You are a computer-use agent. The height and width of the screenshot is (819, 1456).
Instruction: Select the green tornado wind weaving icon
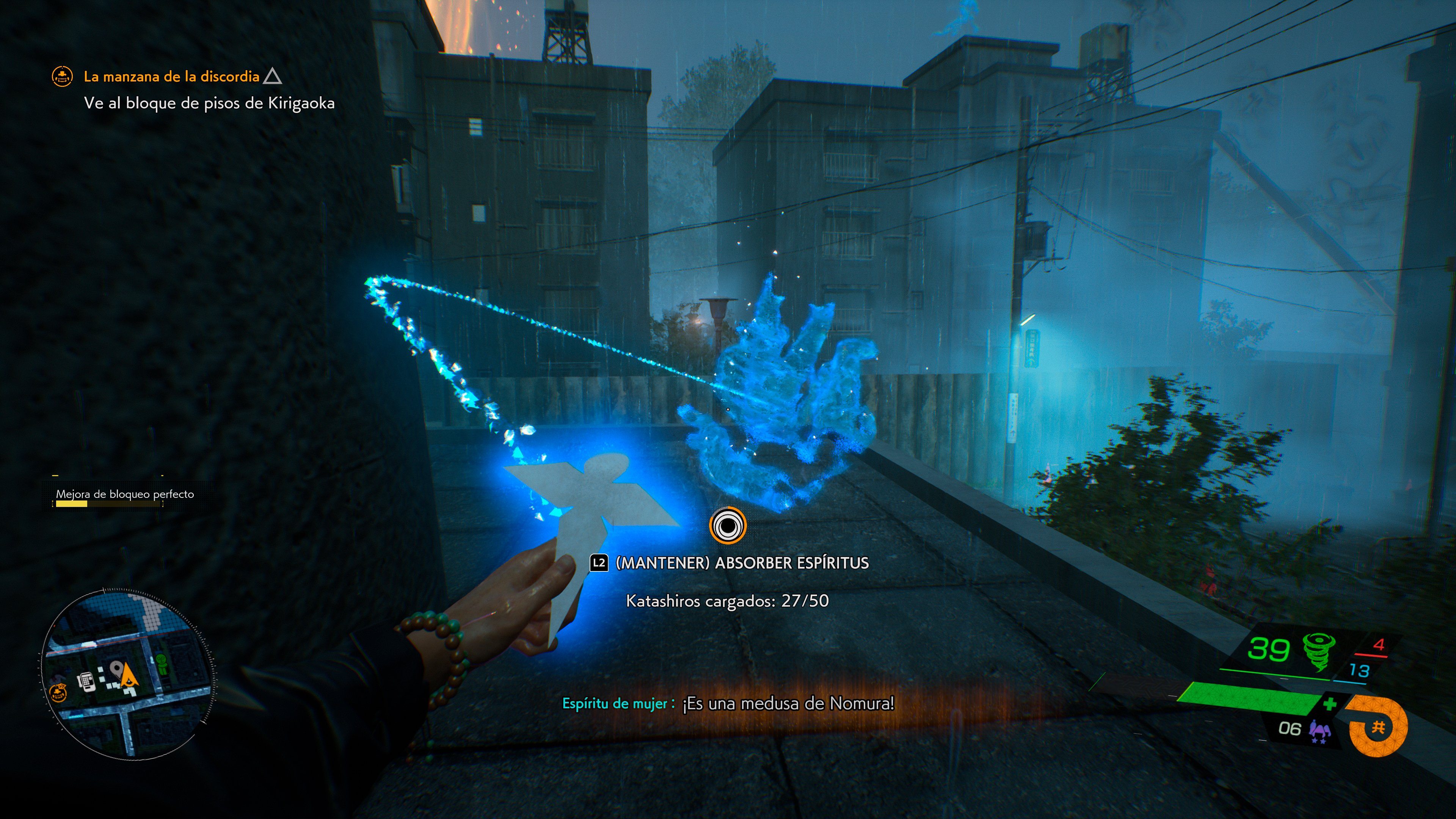pos(1319,651)
